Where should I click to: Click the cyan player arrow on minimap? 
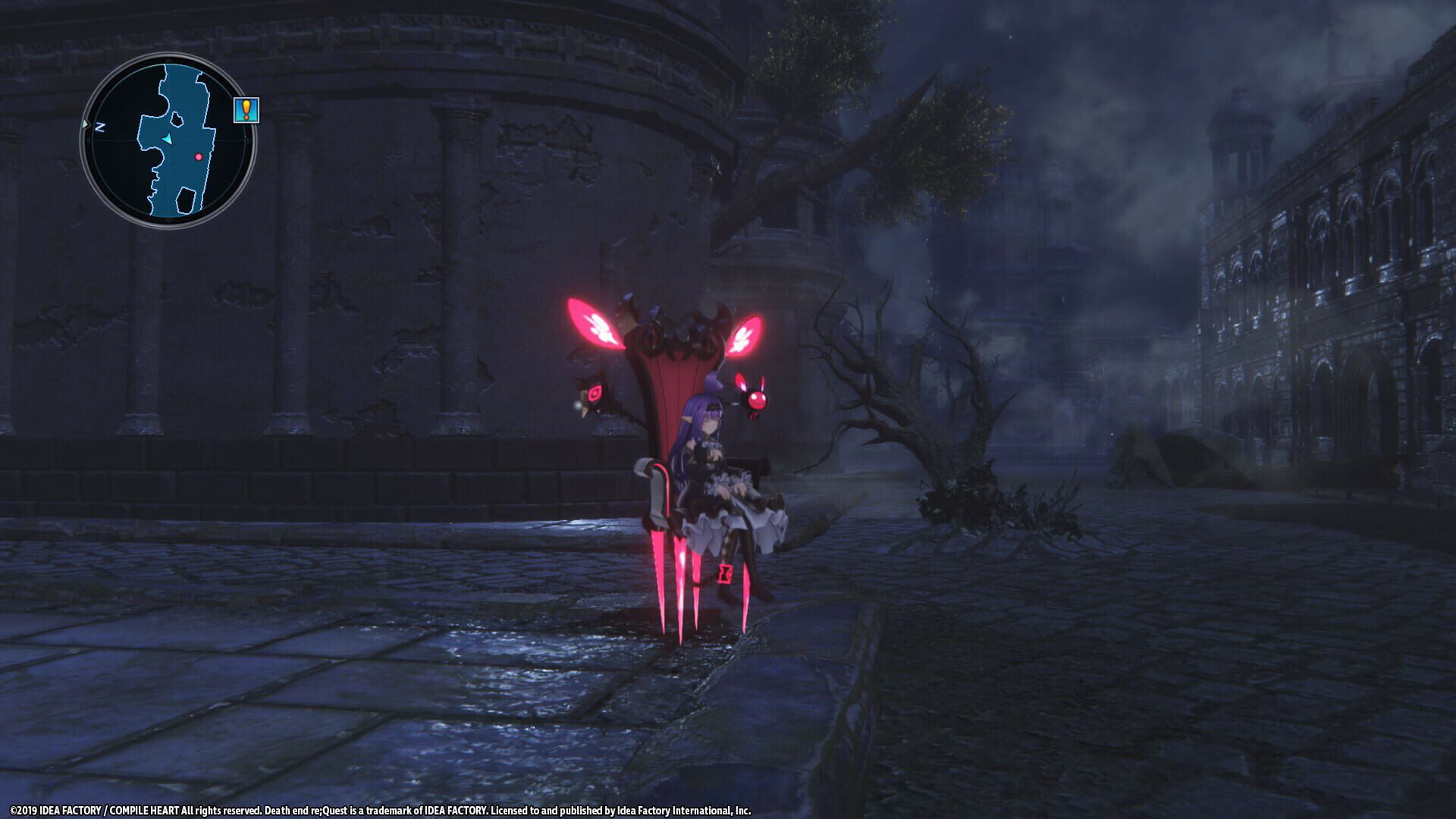click(x=167, y=140)
